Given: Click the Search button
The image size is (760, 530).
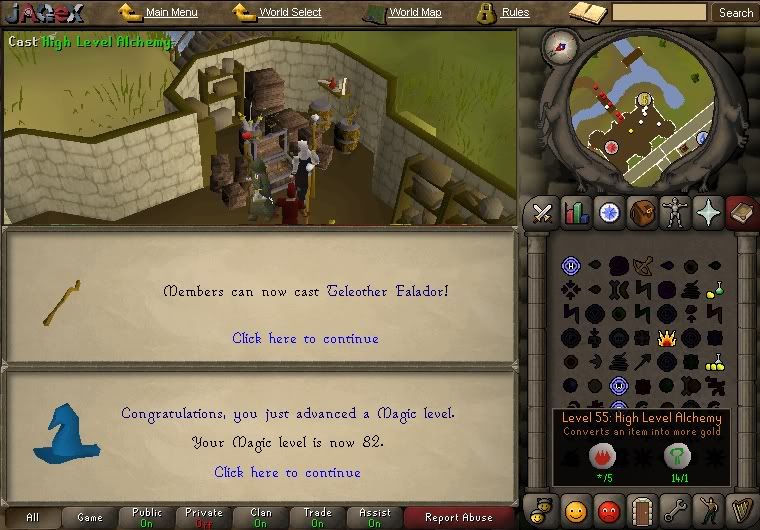Looking at the screenshot, I should 736,13.
